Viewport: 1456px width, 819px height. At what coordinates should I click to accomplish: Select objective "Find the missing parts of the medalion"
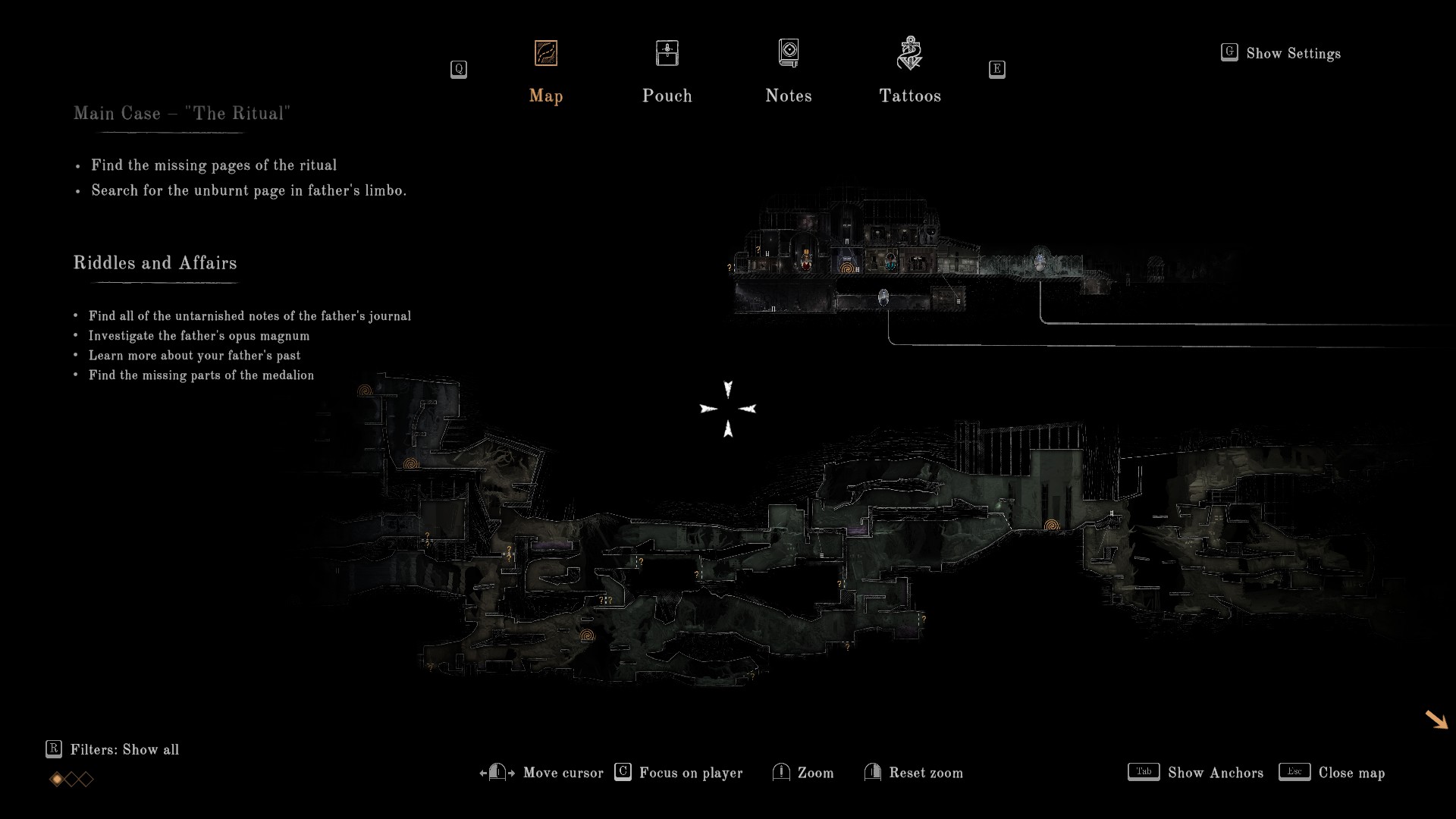coord(201,375)
